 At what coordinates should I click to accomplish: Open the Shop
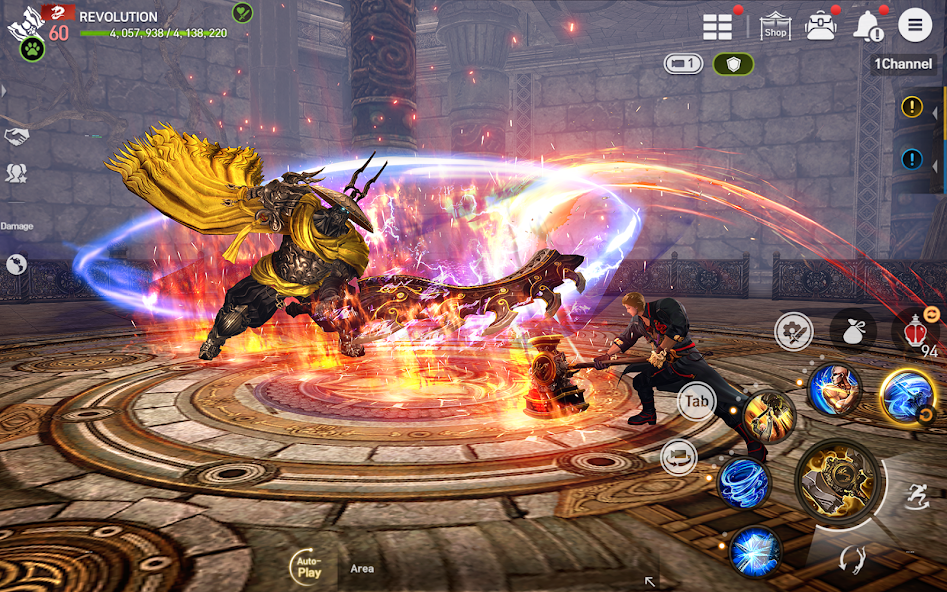point(775,26)
